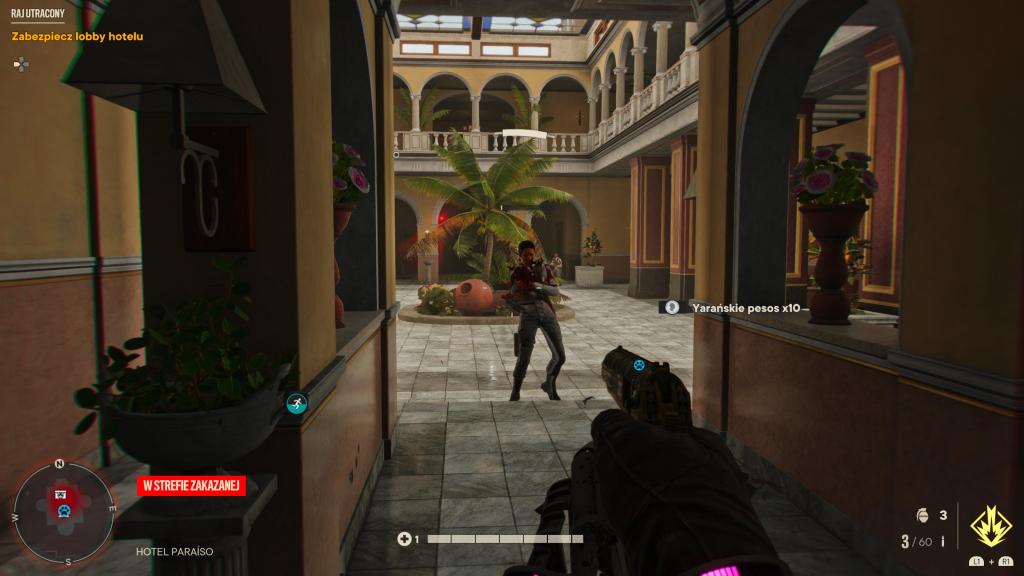Use the medkit heal icon
1024x576 pixels.
point(405,539)
